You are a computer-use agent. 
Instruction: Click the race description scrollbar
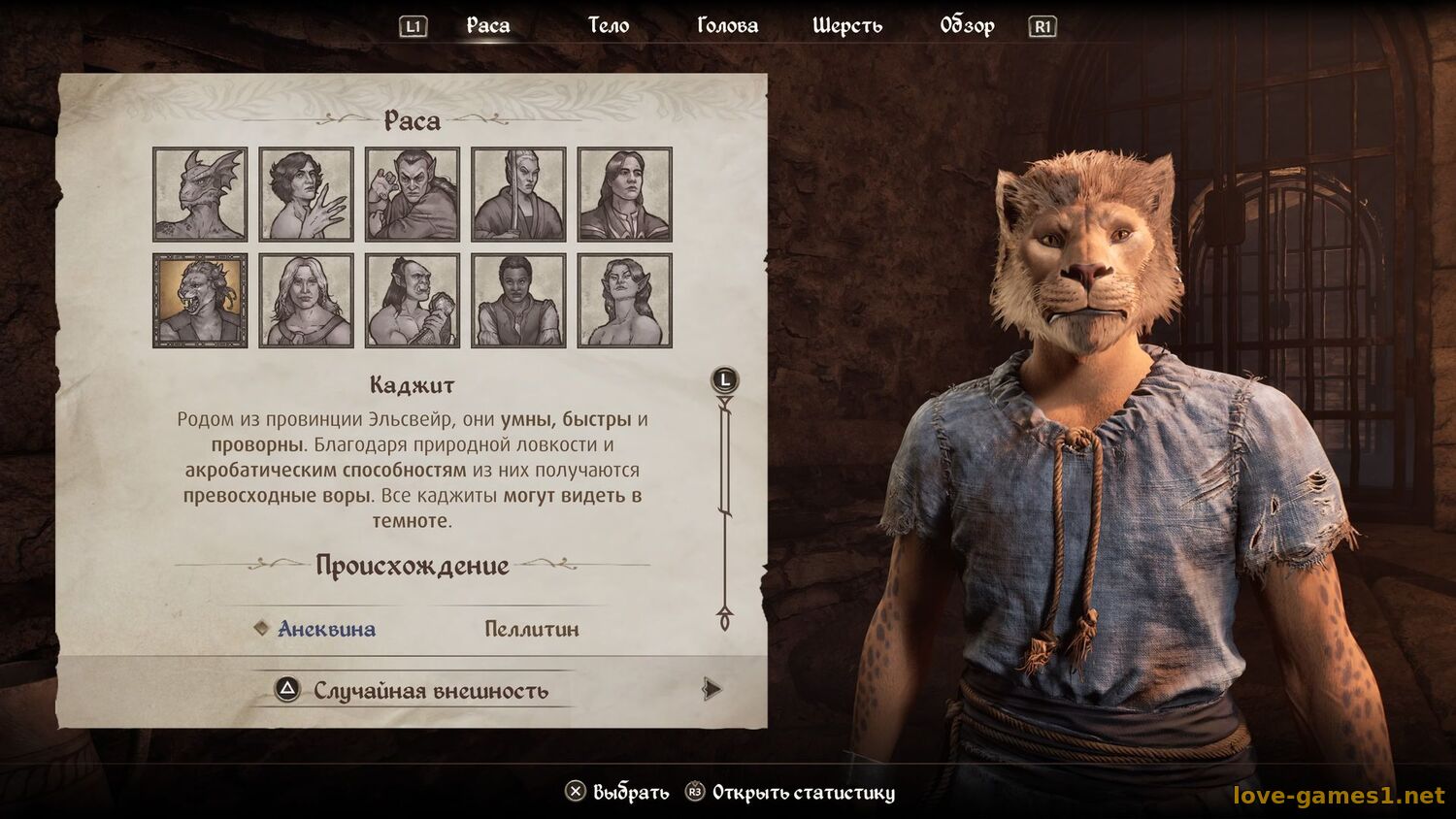(725, 505)
